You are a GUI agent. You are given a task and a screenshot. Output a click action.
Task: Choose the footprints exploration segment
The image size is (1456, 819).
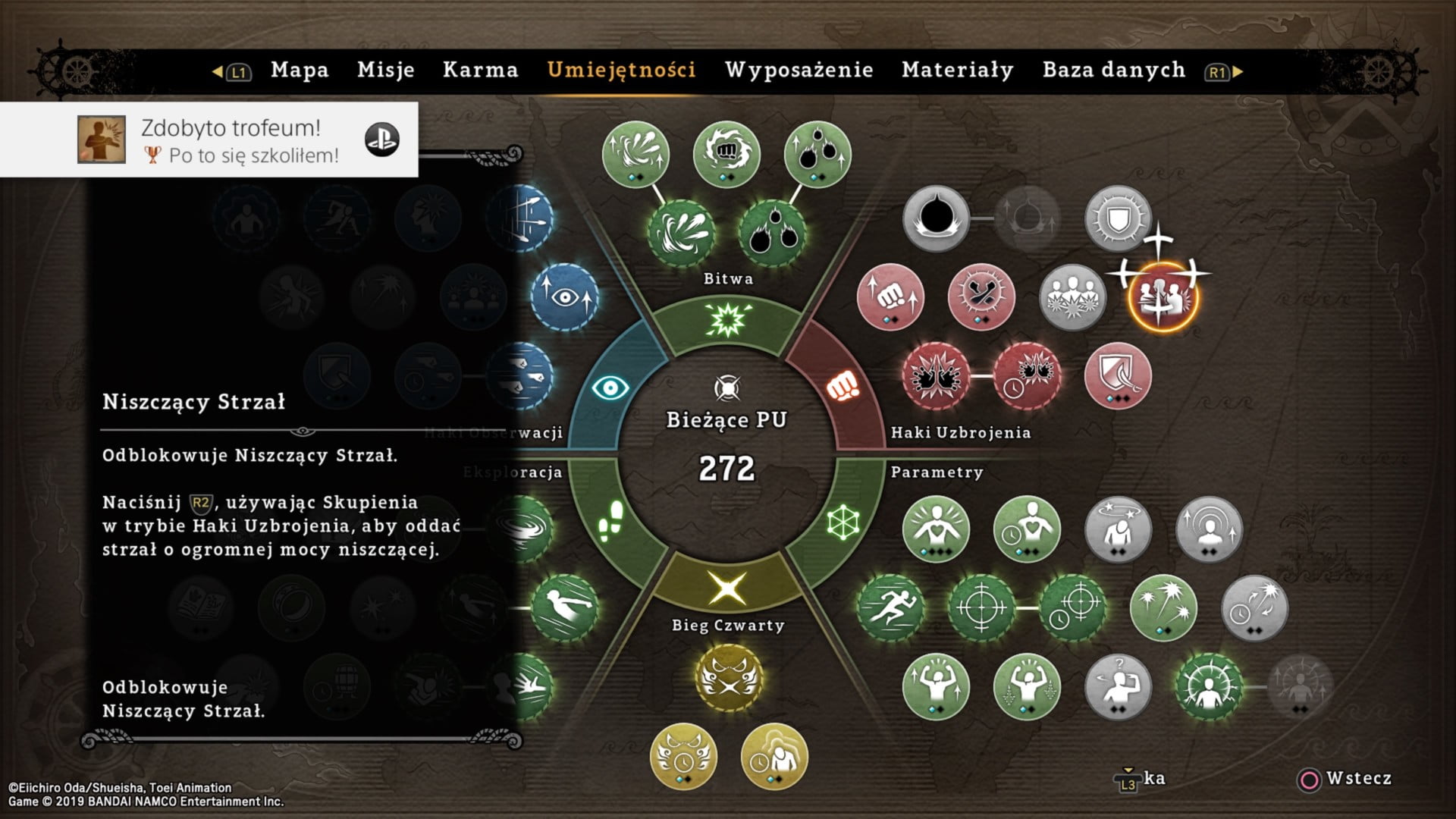(611, 521)
